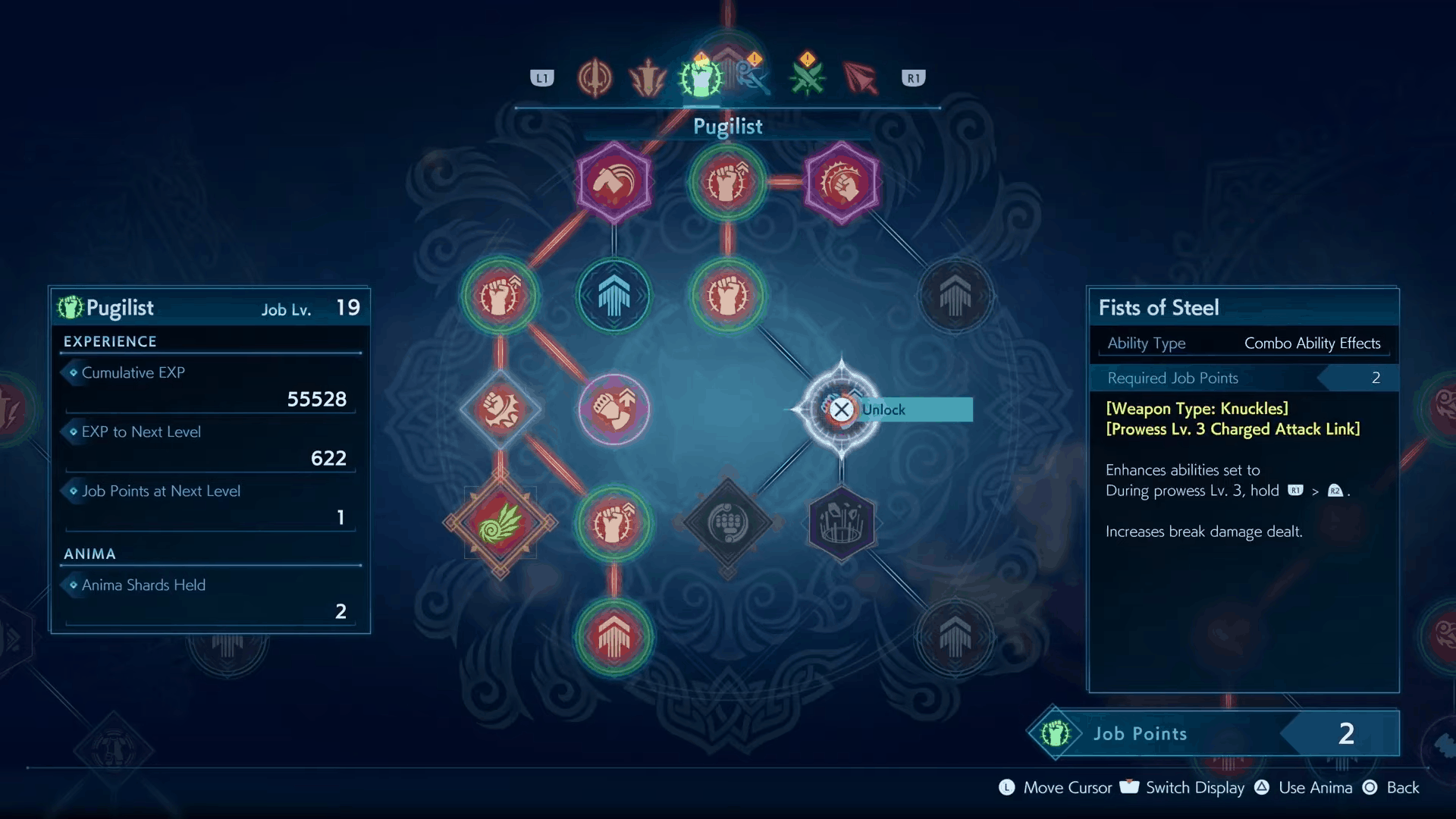This screenshot has height=819, width=1456.
Task: Select the green swirl node in orange diamond
Action: (500, 523)
